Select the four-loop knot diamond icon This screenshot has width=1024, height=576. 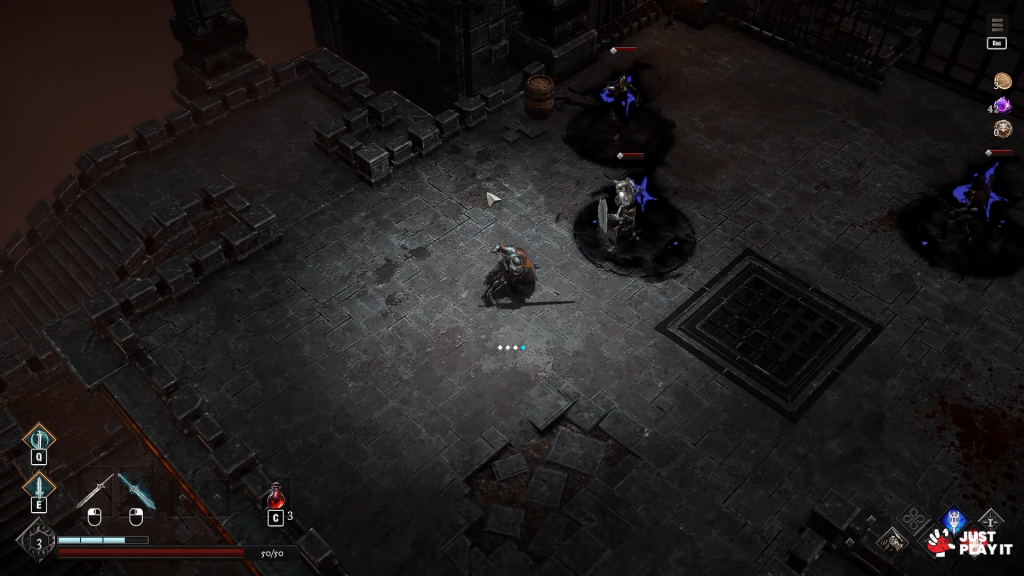click(x=912, y=518)
